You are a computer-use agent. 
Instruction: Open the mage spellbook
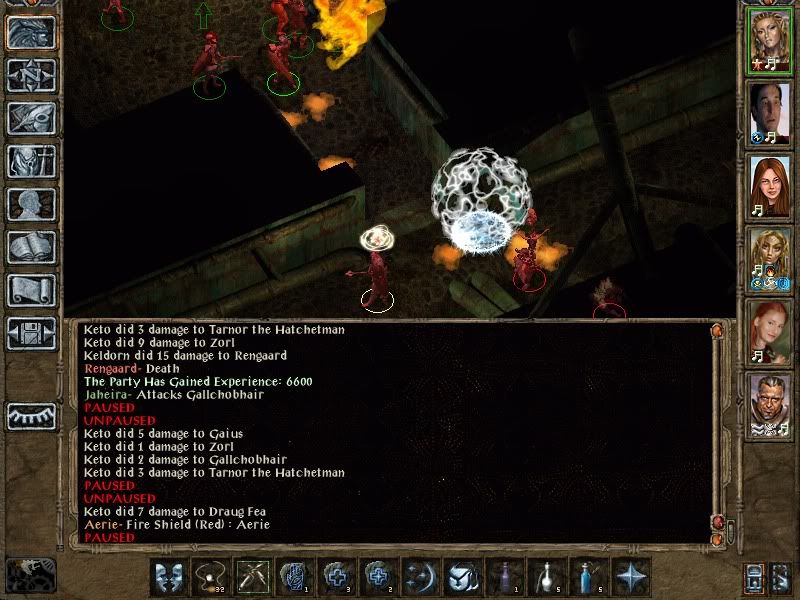pyautogui.click(x=31, y=247)
